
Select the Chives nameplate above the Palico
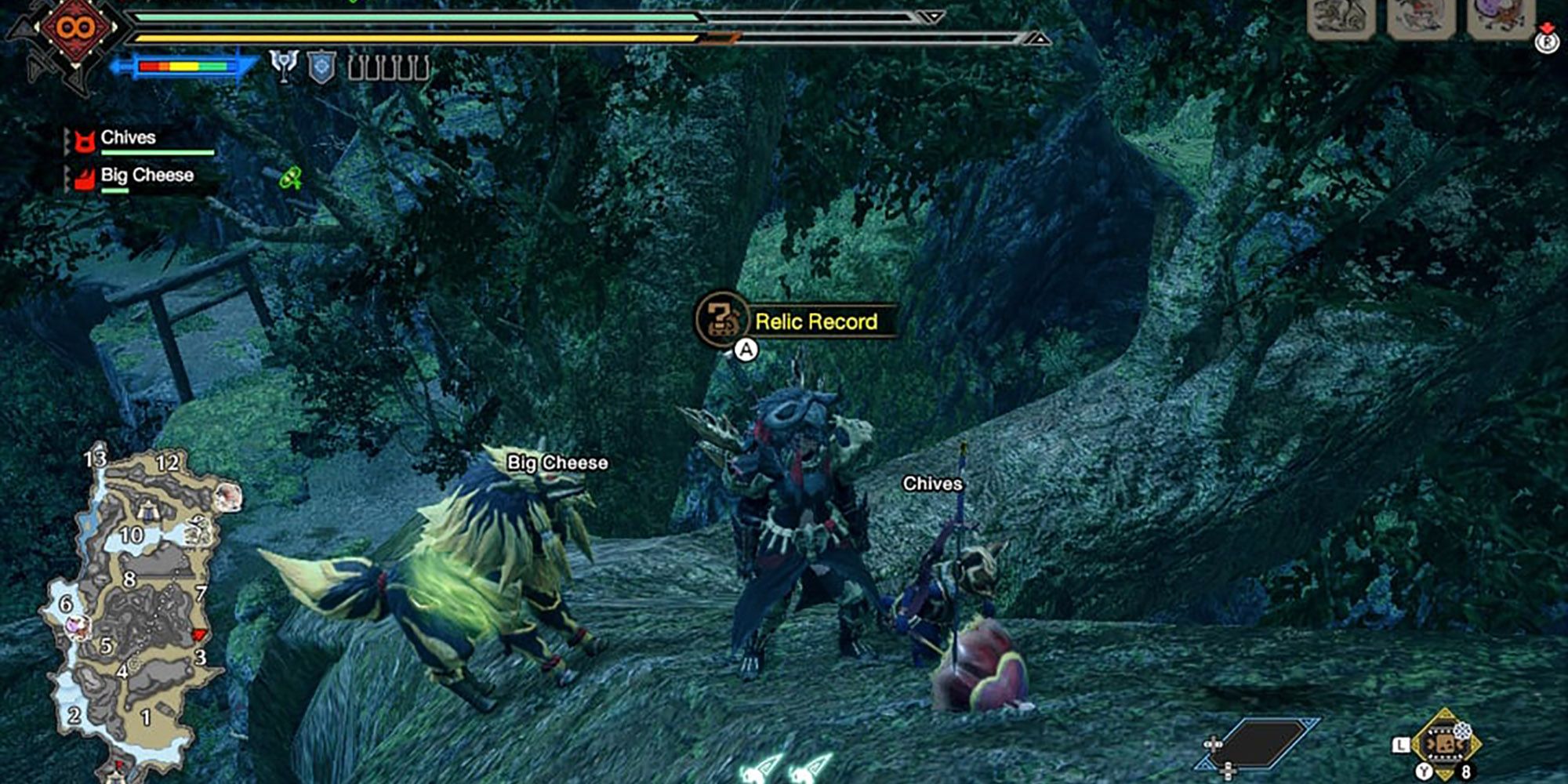click(x=933, y=484)
